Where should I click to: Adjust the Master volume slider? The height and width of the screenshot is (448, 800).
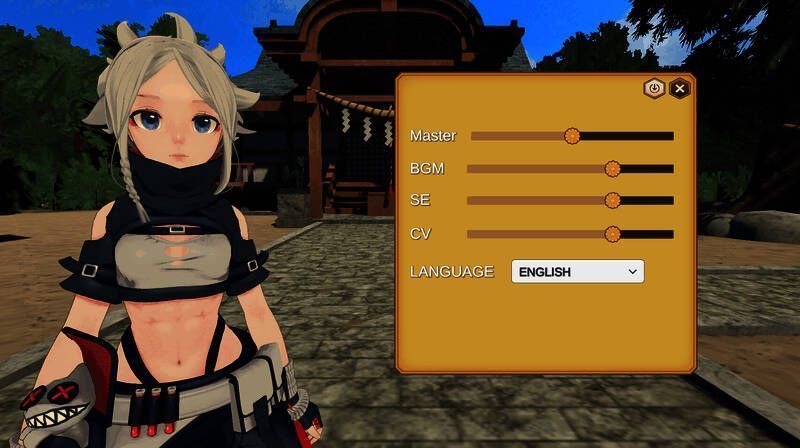(572, 136)
